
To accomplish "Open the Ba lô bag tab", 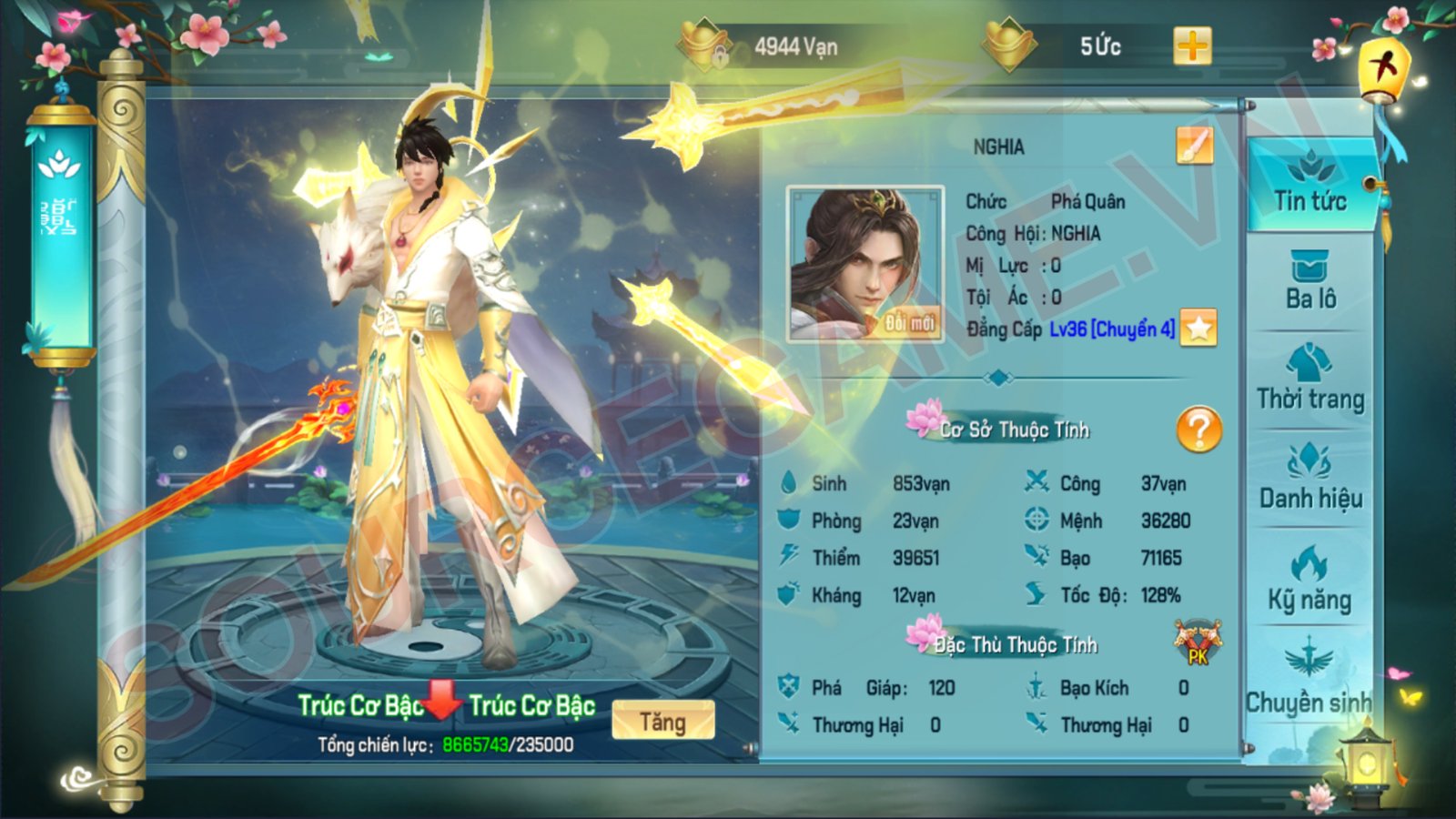I will pyautogui.click(x=1310, y=282).
